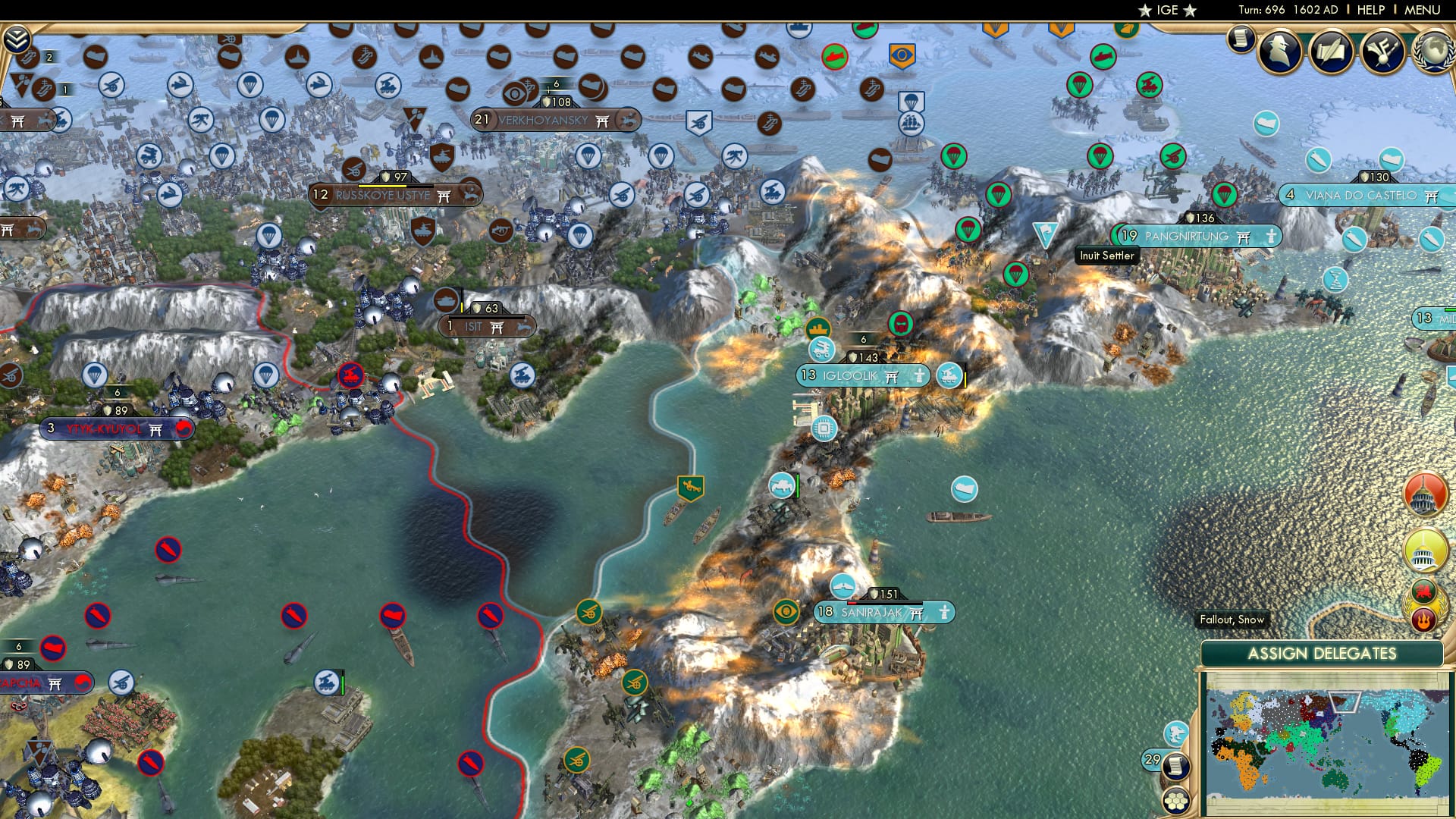Image resolution: width=1456 pixels, height=819 pixels.
Task: Open the small notification log scroll icon
Action: (x=1241, y=39)
